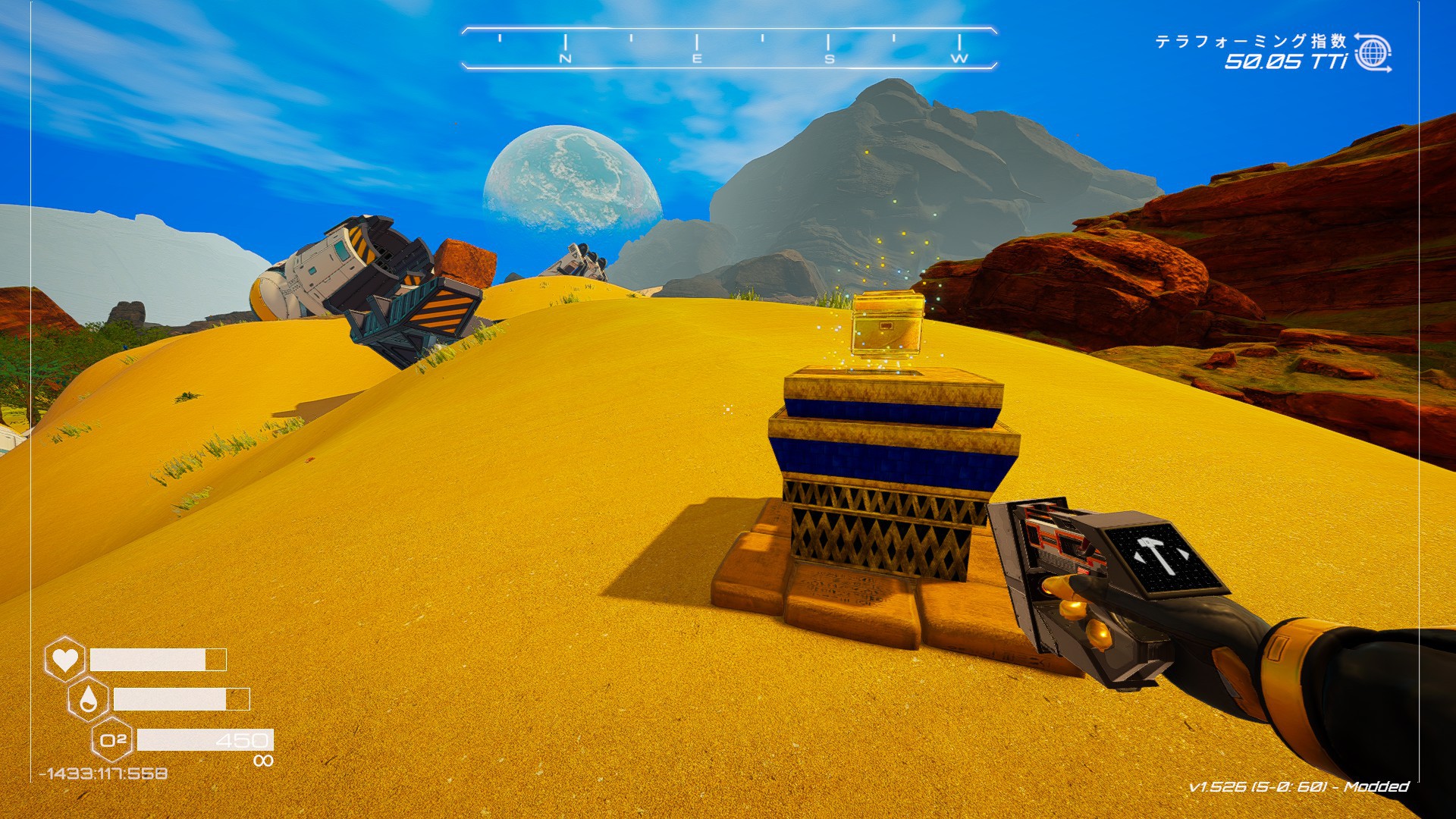
Task: Select the heart health icon
Action: coord(65,659)
